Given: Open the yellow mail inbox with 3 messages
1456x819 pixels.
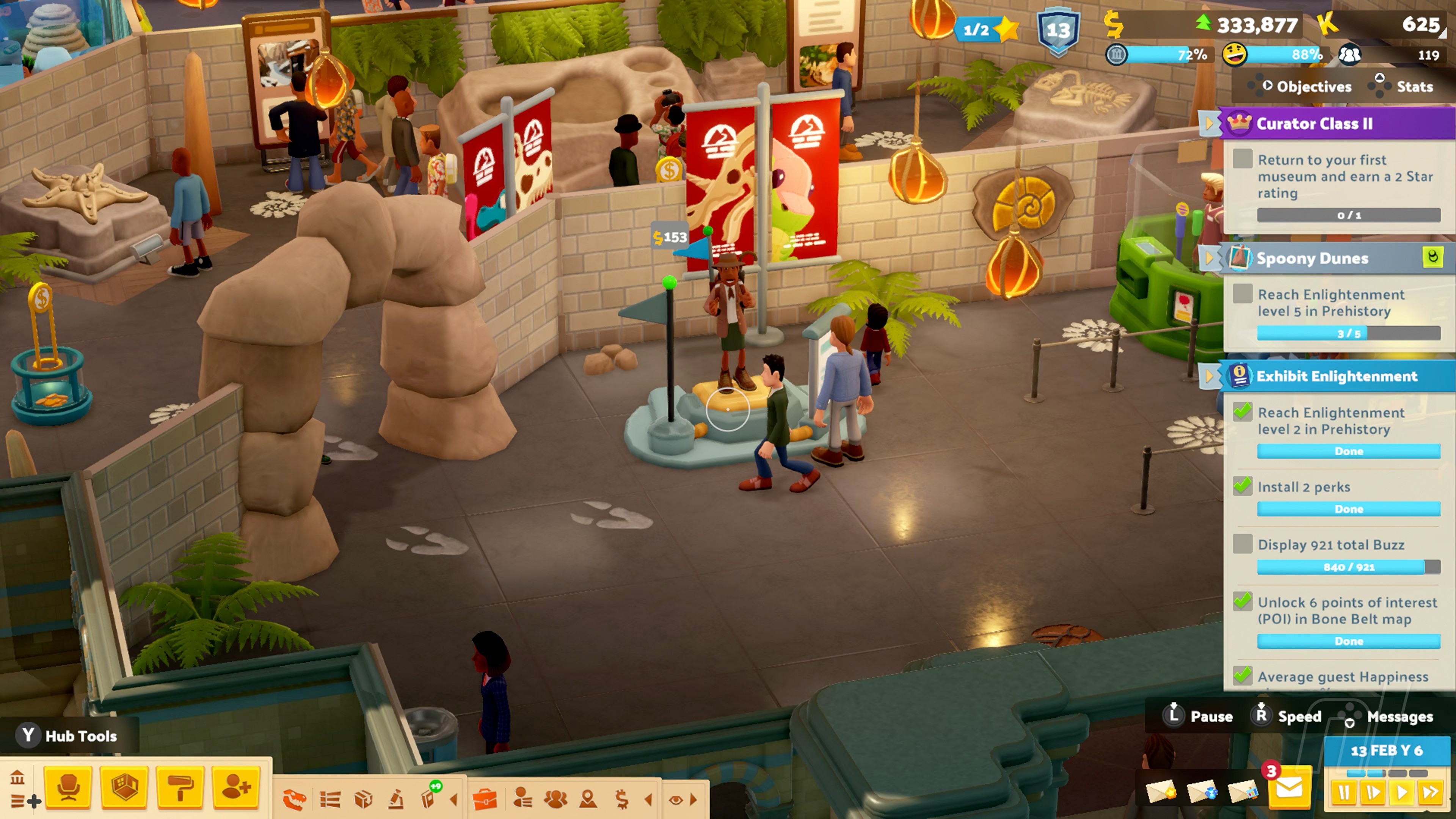Looking at the screenshot, I should [x=1289, y=788].
